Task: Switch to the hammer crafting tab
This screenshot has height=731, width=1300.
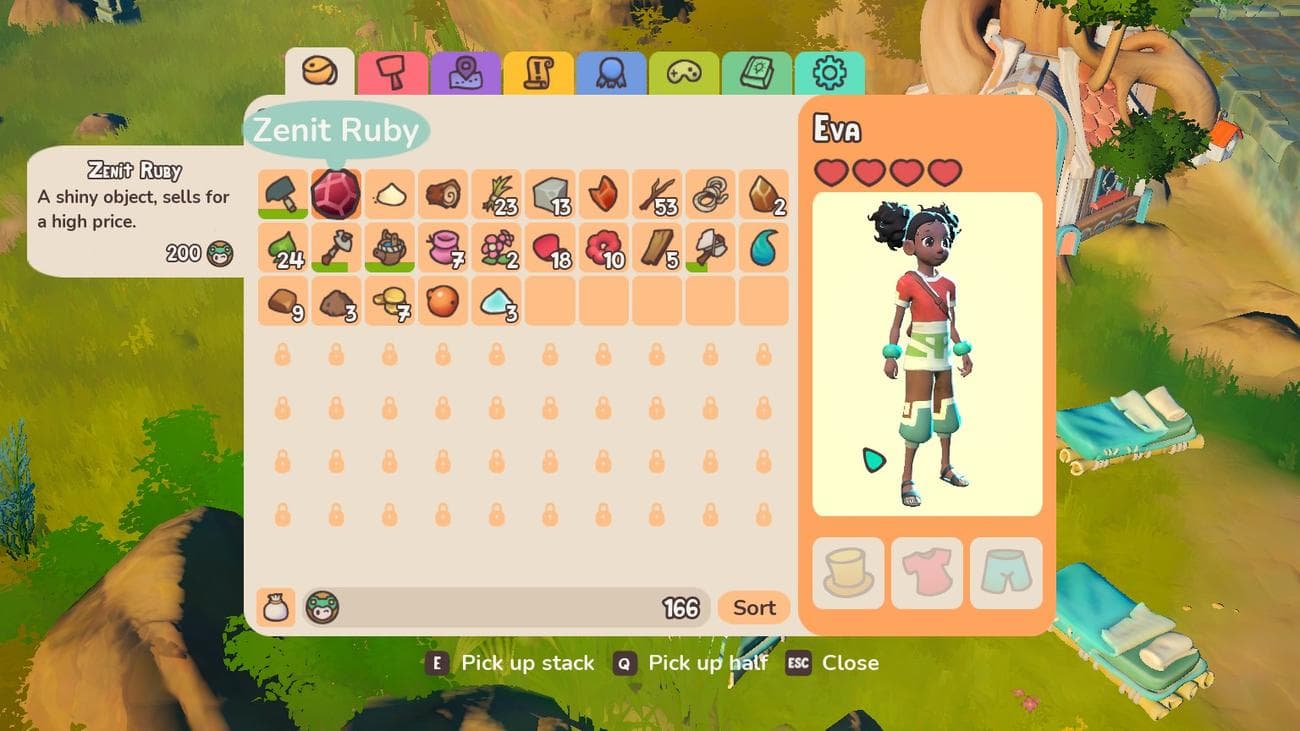Action: (x=392, y=73)
